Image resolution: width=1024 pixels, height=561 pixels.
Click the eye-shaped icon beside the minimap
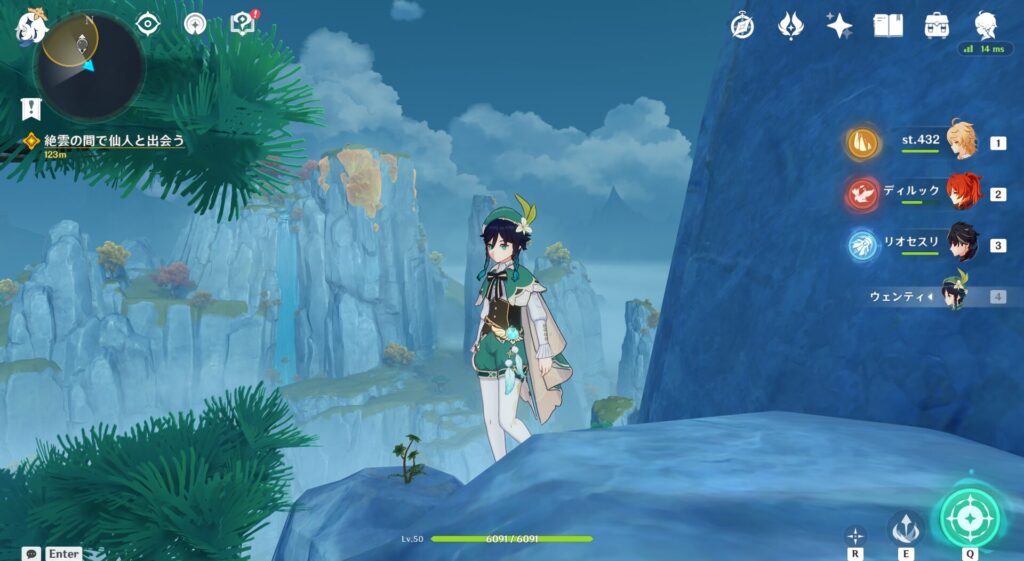point(148,24)
